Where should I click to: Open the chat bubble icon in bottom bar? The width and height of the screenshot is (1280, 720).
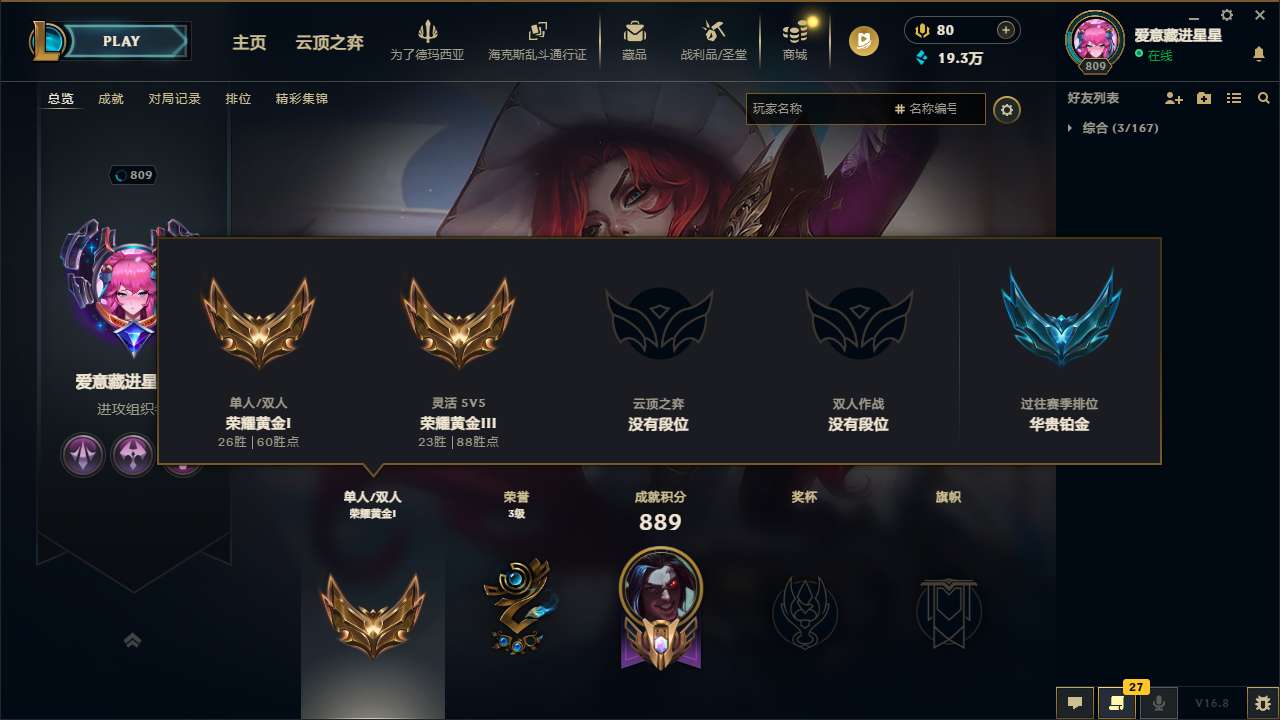click(x=1075, y=702)
